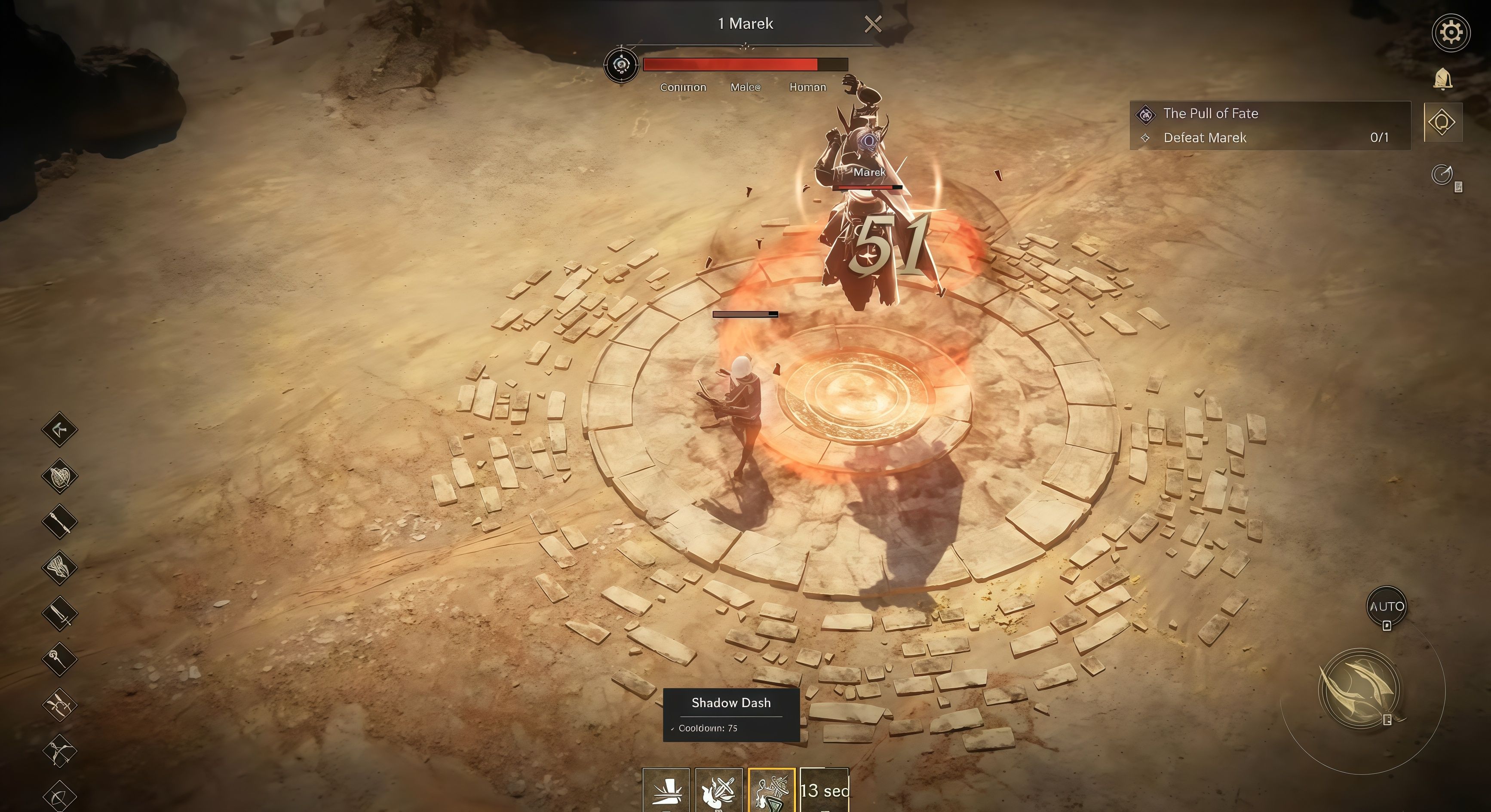The height and width of the screenshot is (812, 1491).
Task: Click the skill slot on 13 sec cooldown
Action: coord(824,790)
